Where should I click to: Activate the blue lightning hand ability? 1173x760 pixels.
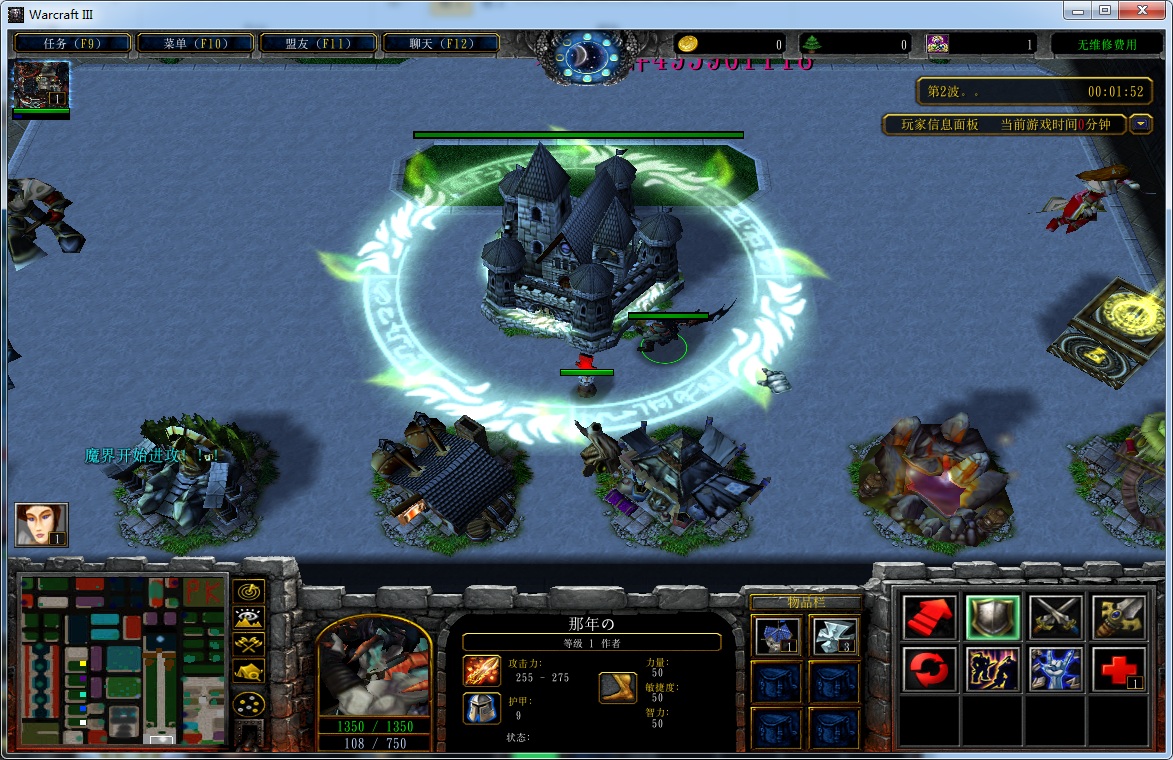[1055, 669]
